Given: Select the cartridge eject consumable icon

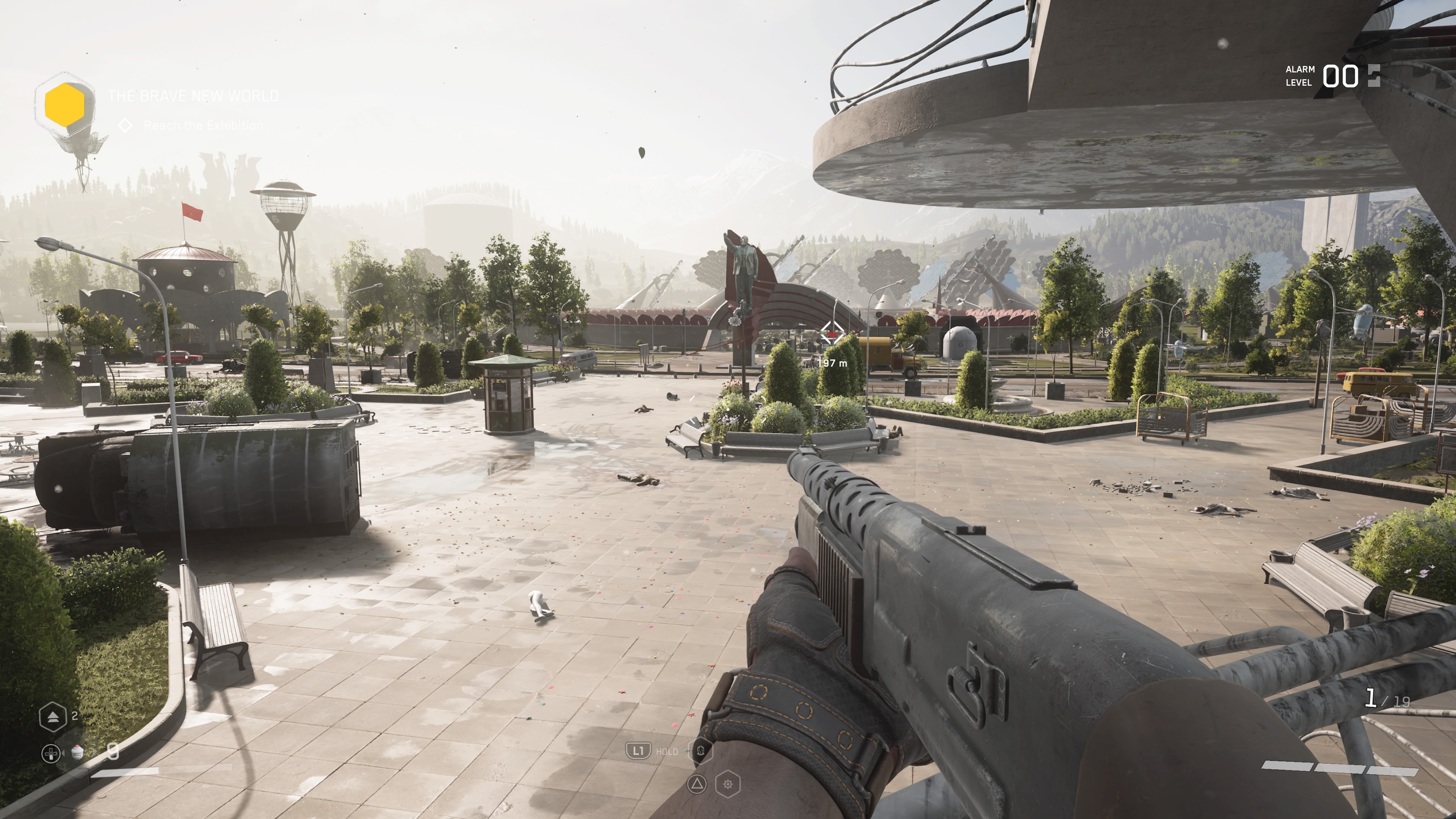Looking at the screenshot, I should [x=54, y=717].
